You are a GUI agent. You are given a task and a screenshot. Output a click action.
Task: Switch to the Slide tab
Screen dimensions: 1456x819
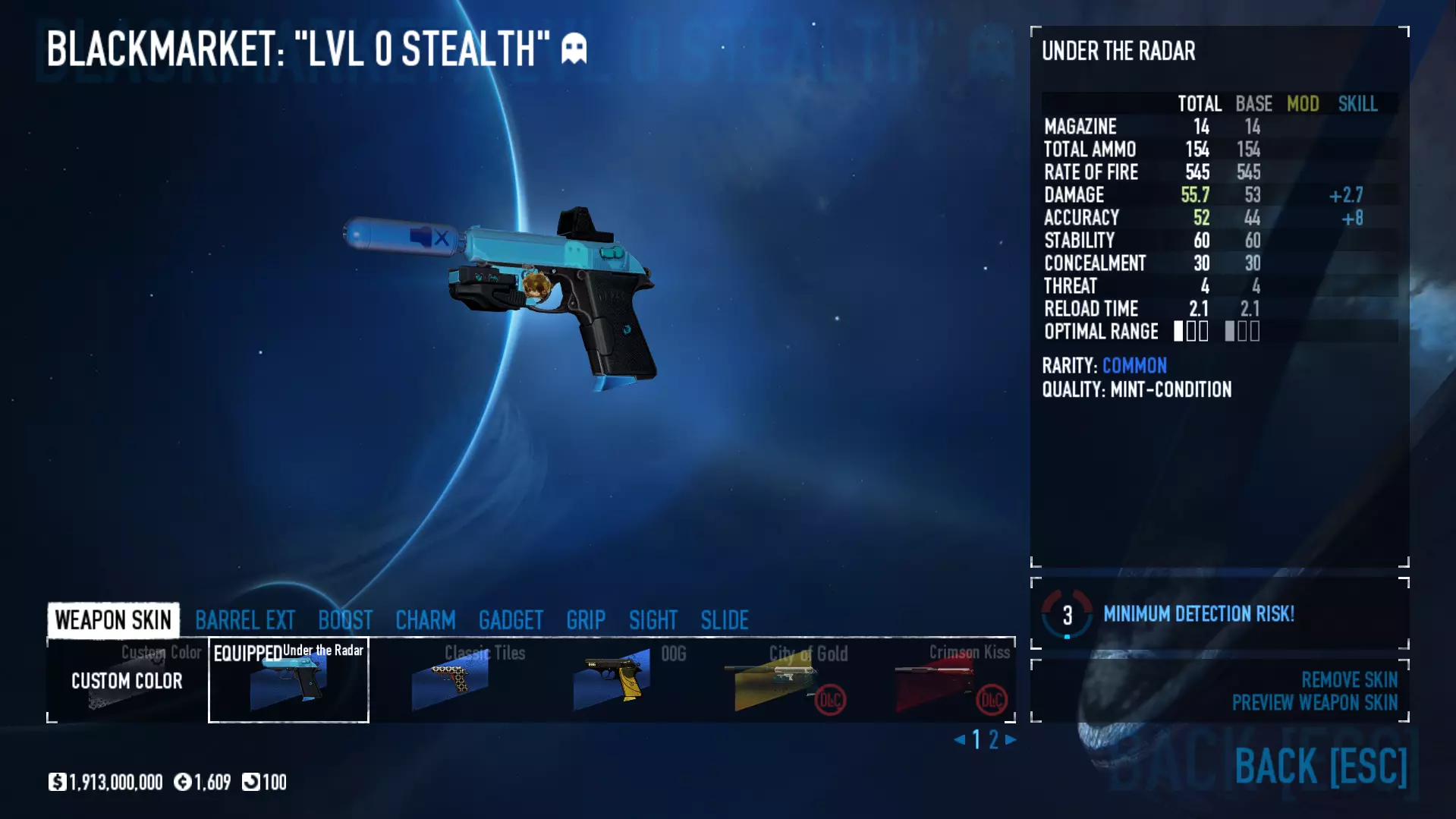[x=725, y=620]
